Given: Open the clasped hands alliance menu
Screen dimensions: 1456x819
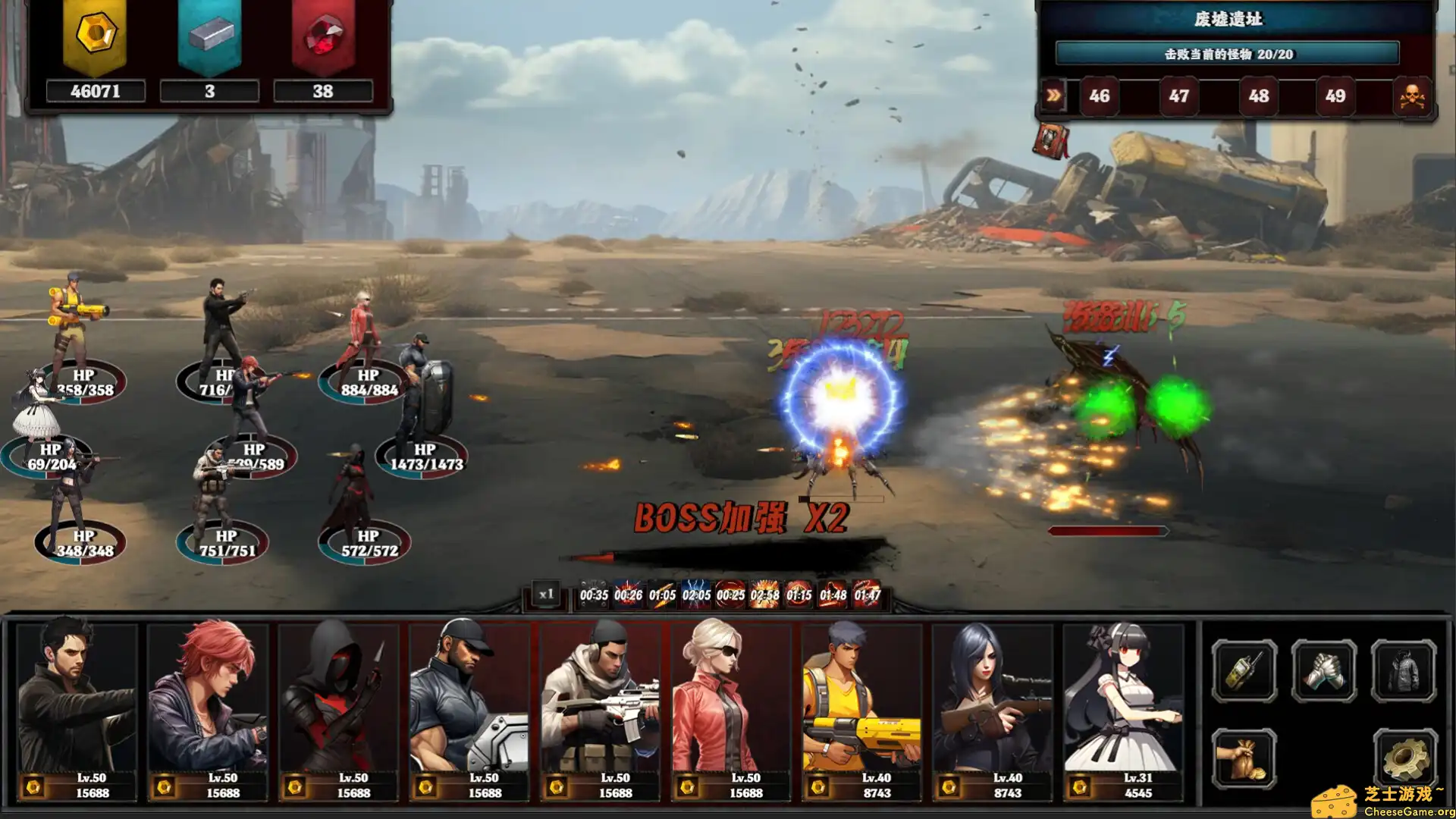Looking at the screenshot, I should [1324, 671].
